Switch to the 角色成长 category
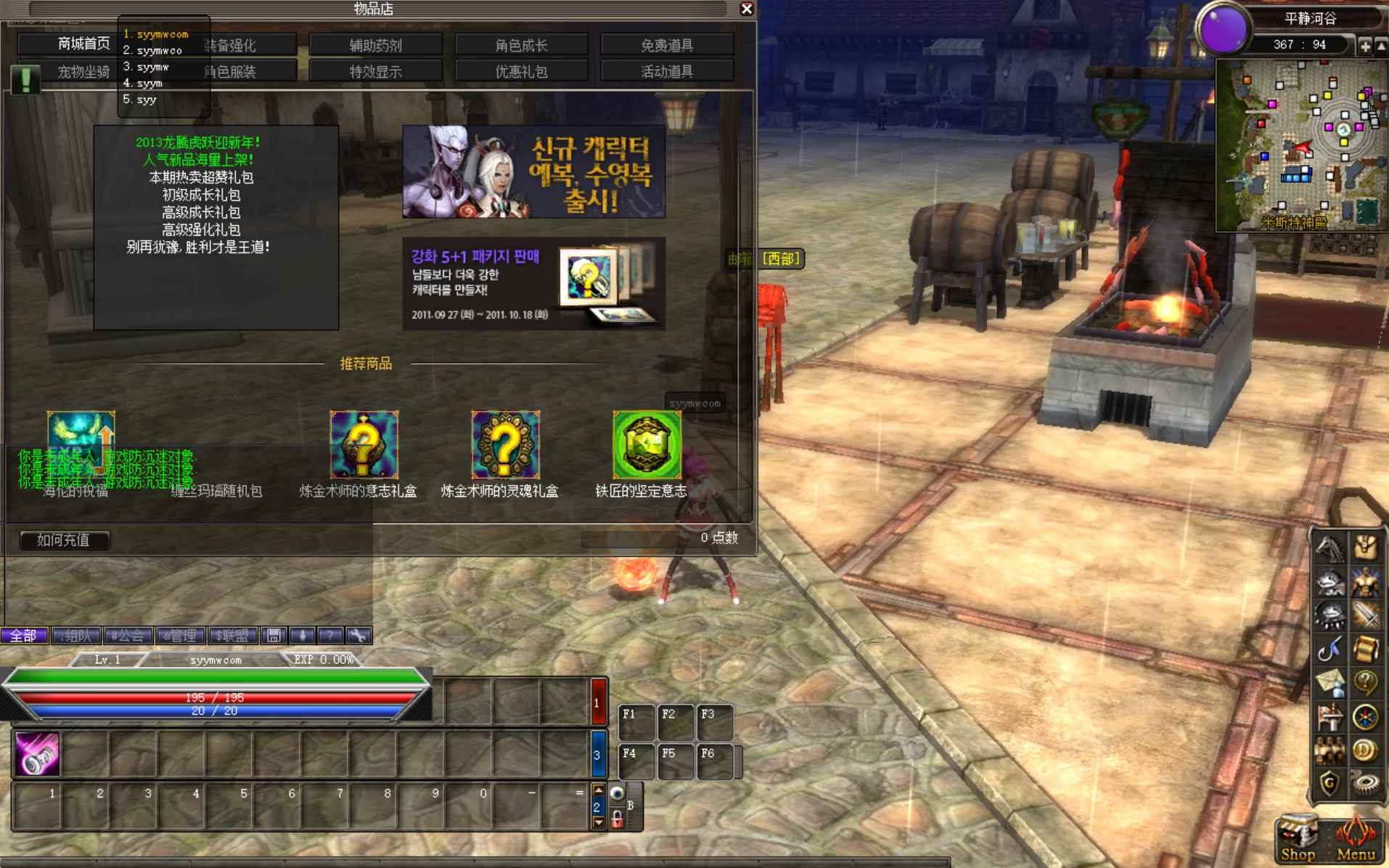Screen dimensions: 1389x868 point(521,45)
